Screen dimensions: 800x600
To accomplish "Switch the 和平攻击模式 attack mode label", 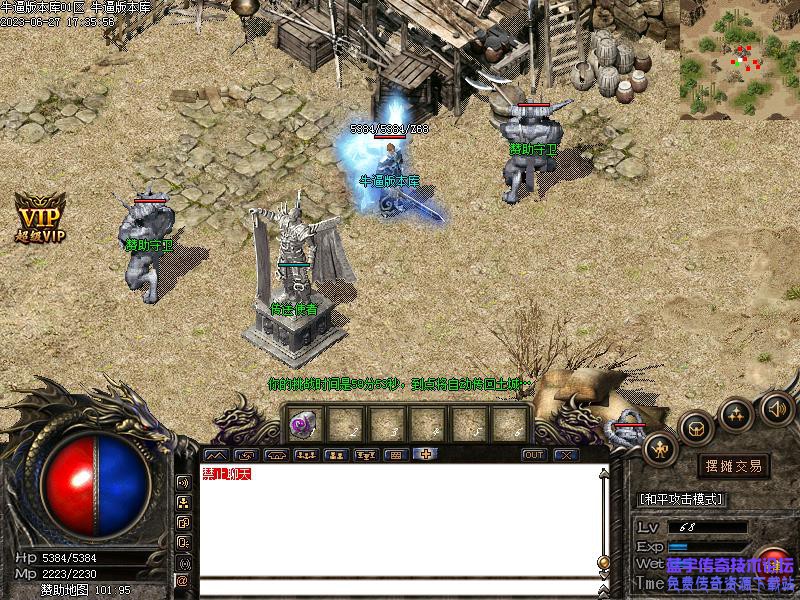I will pos(681,499).
